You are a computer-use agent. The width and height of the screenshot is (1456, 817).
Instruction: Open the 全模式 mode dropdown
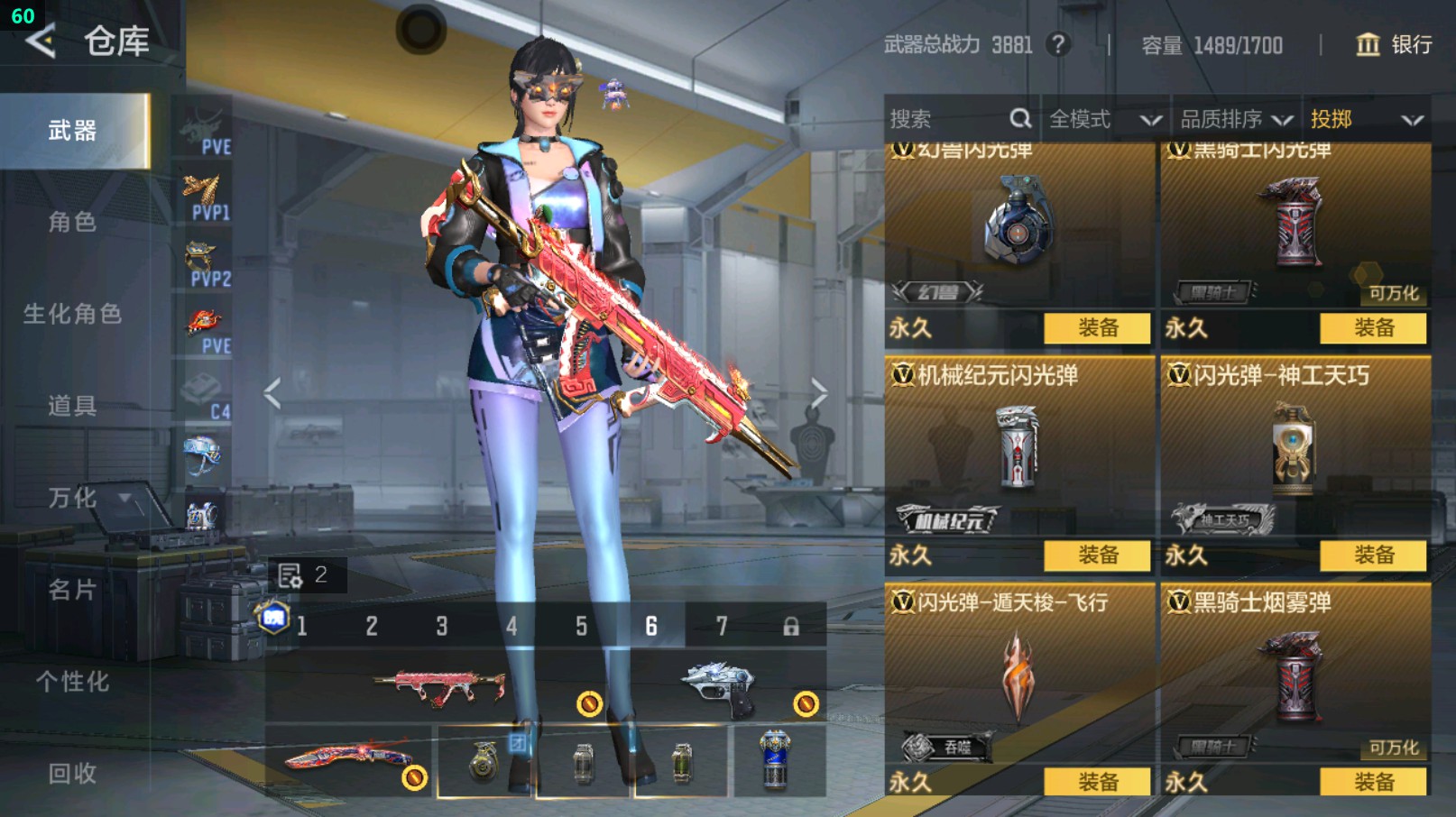click(1104, 119)
